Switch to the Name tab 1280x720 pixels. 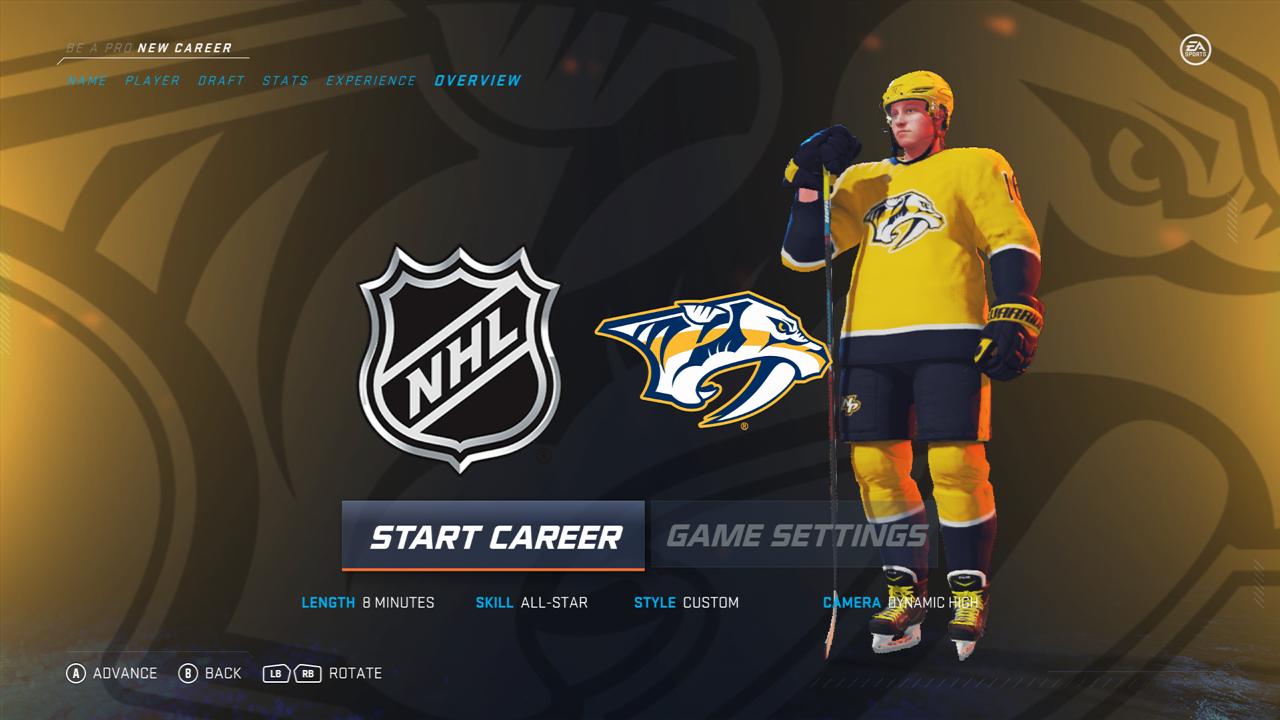[87, 81]
